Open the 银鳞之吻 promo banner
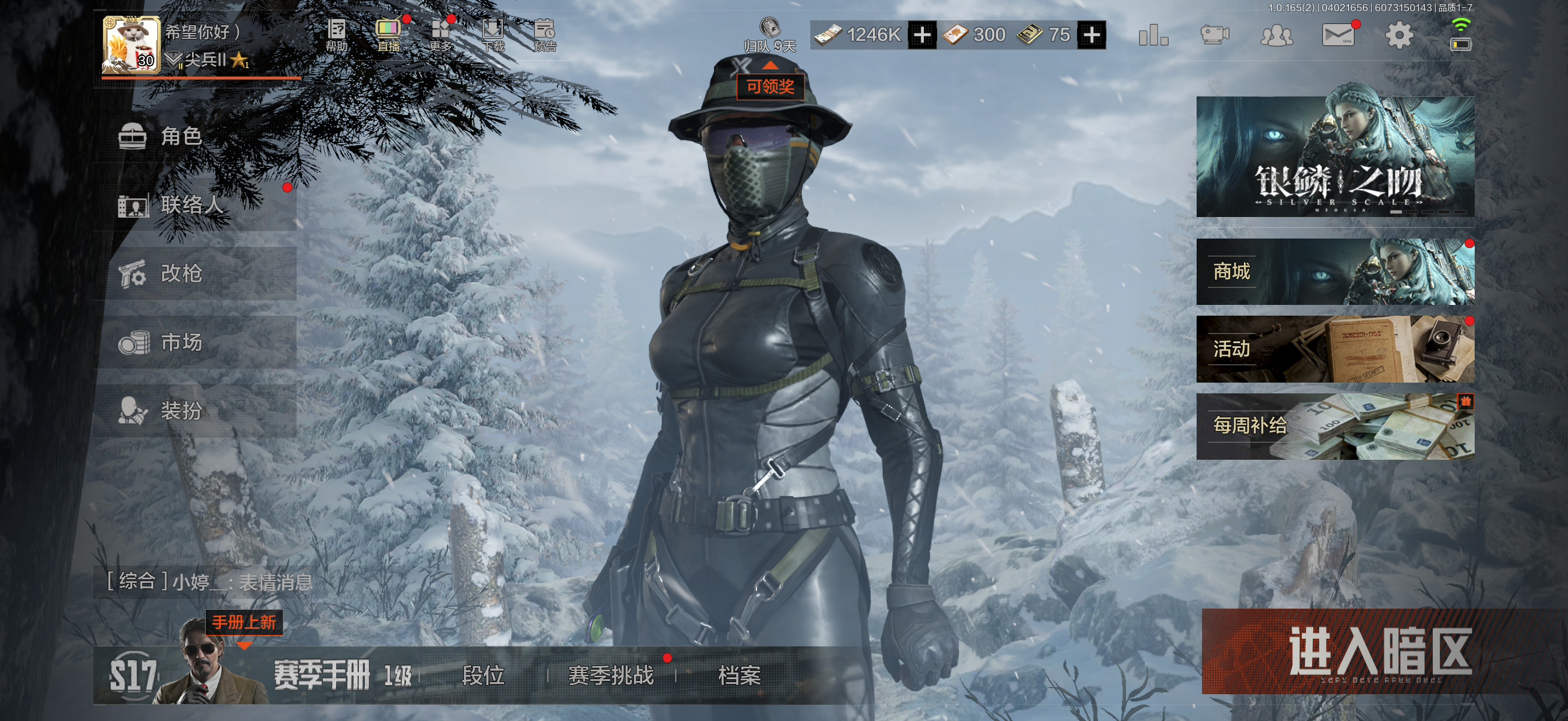 click(x=1335, y=157)
